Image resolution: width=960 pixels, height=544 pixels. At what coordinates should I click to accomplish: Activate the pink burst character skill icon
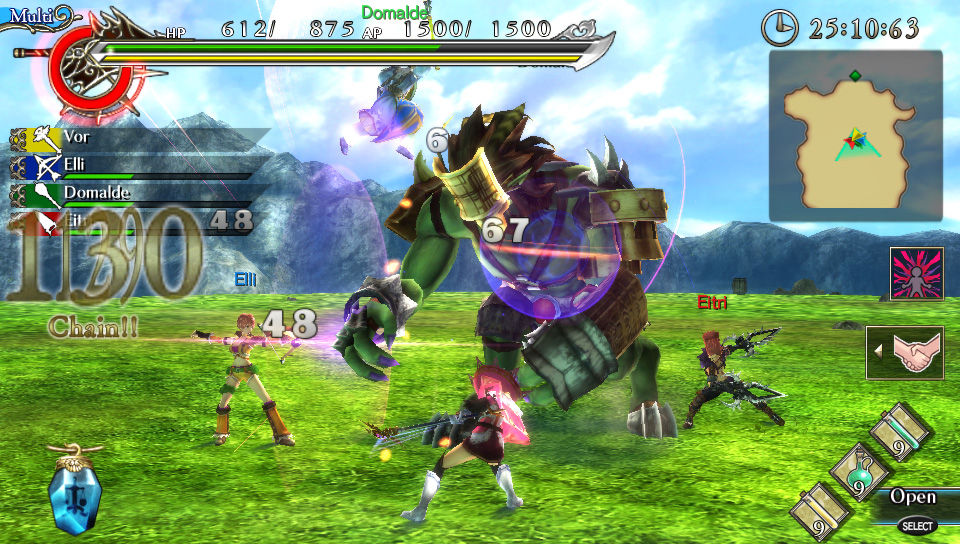pyautogui.click(x=916, y=274)
